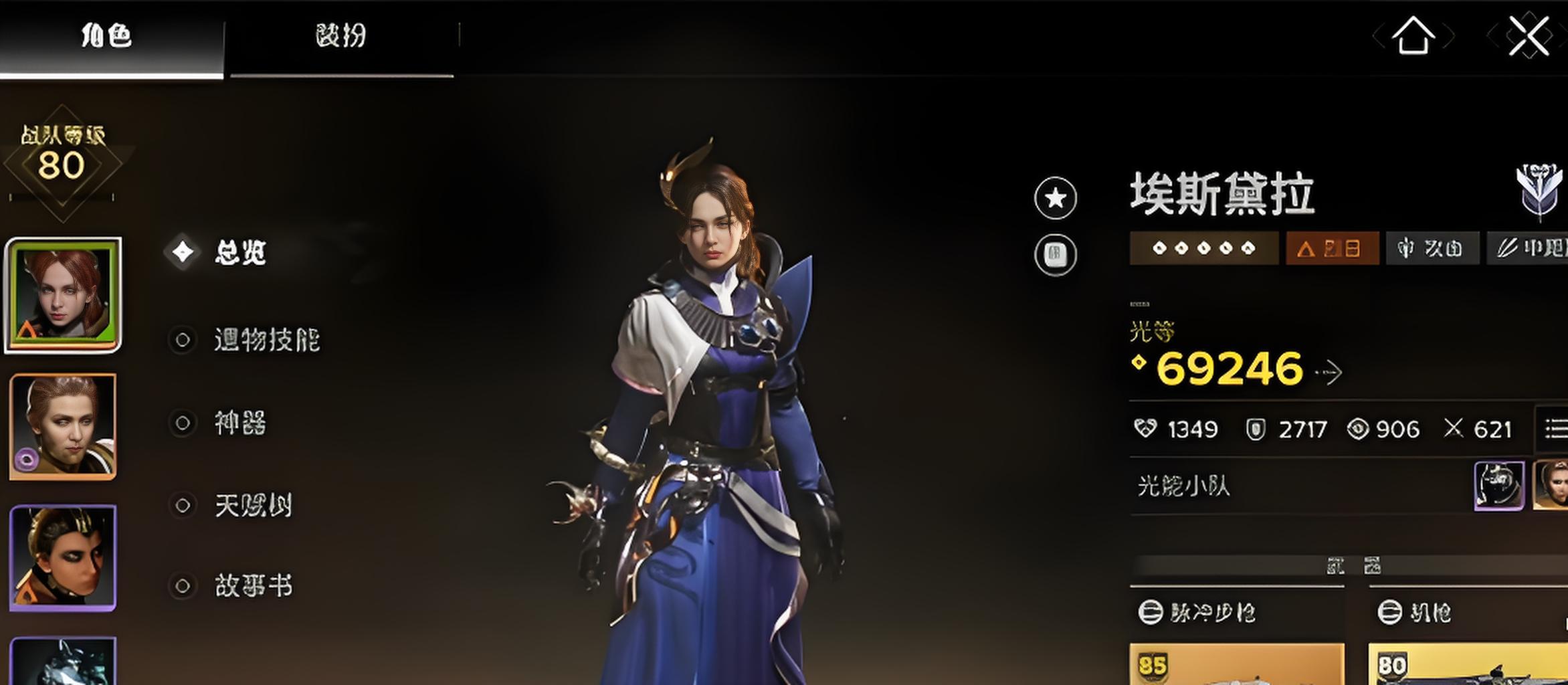Select the red-haired character portrait
Image resolution: width=1568 pixels, height=685 pixels.
(63, 294)
